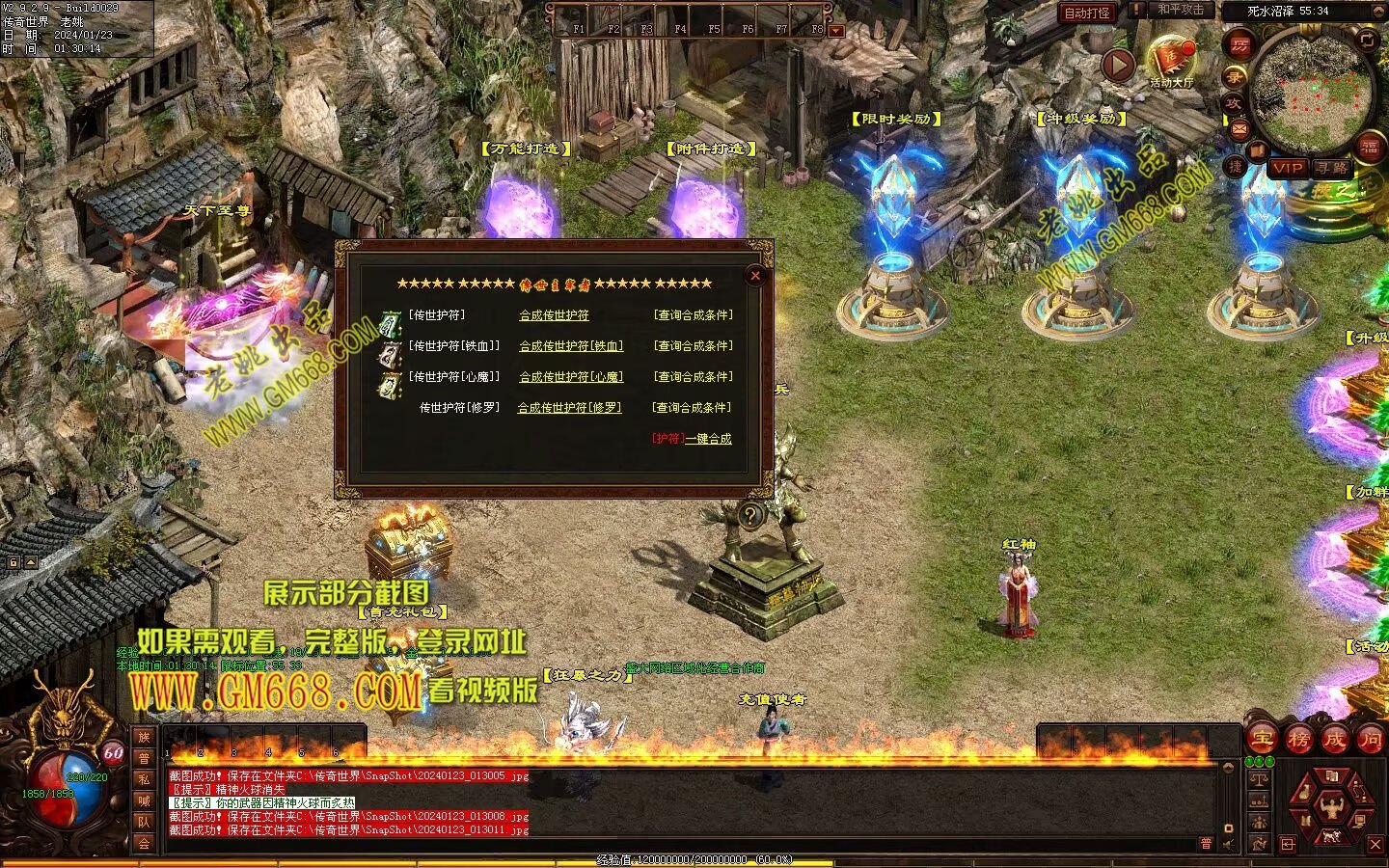The width and height of the screenshot is (1389, 868).
Task: Open the 成 achievements button
Action: click(1335, 740)
